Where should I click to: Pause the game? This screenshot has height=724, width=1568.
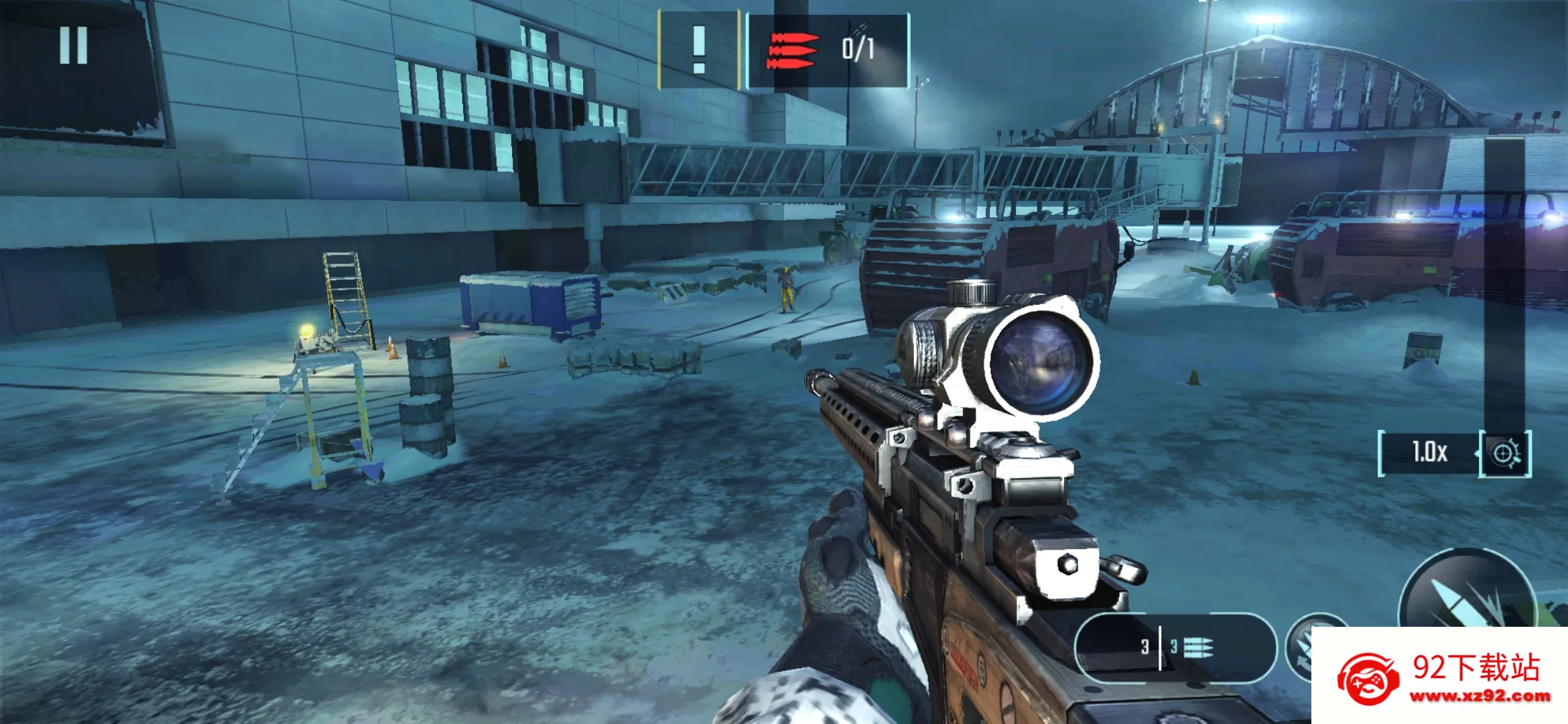73,46
